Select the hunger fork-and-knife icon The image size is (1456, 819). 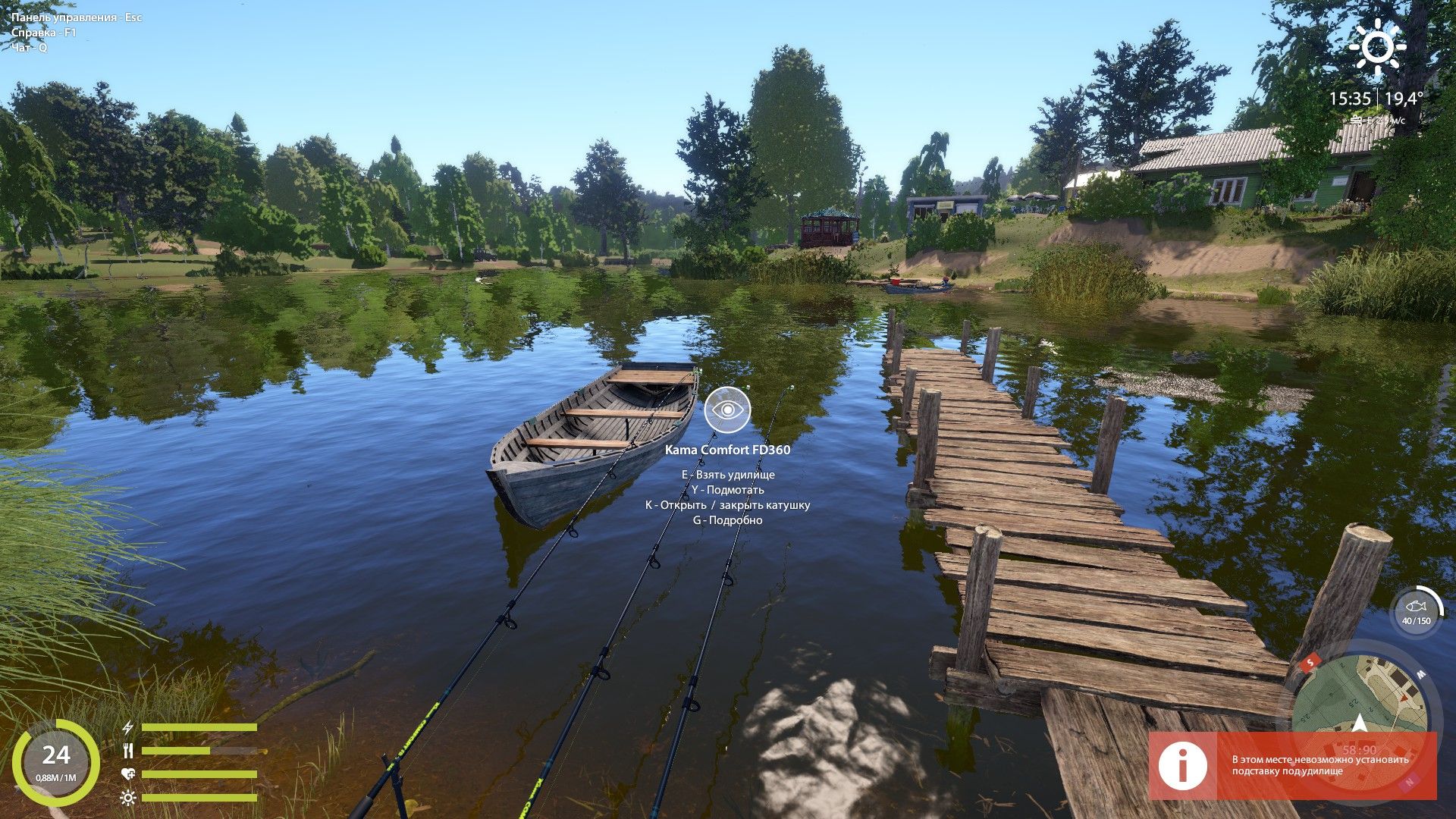pos(128,750)
